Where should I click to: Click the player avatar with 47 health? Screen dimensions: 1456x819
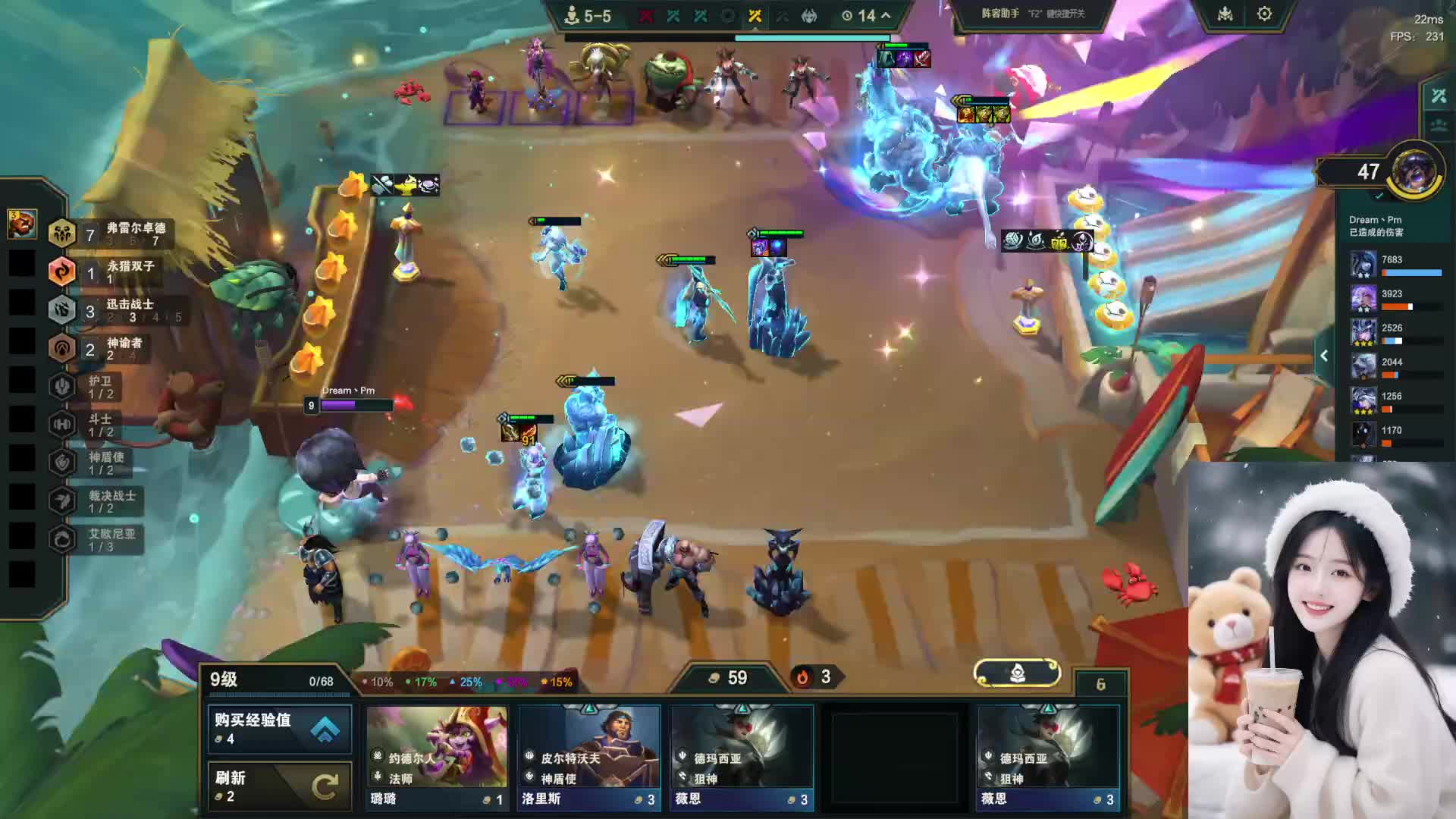pos(1414,170)
